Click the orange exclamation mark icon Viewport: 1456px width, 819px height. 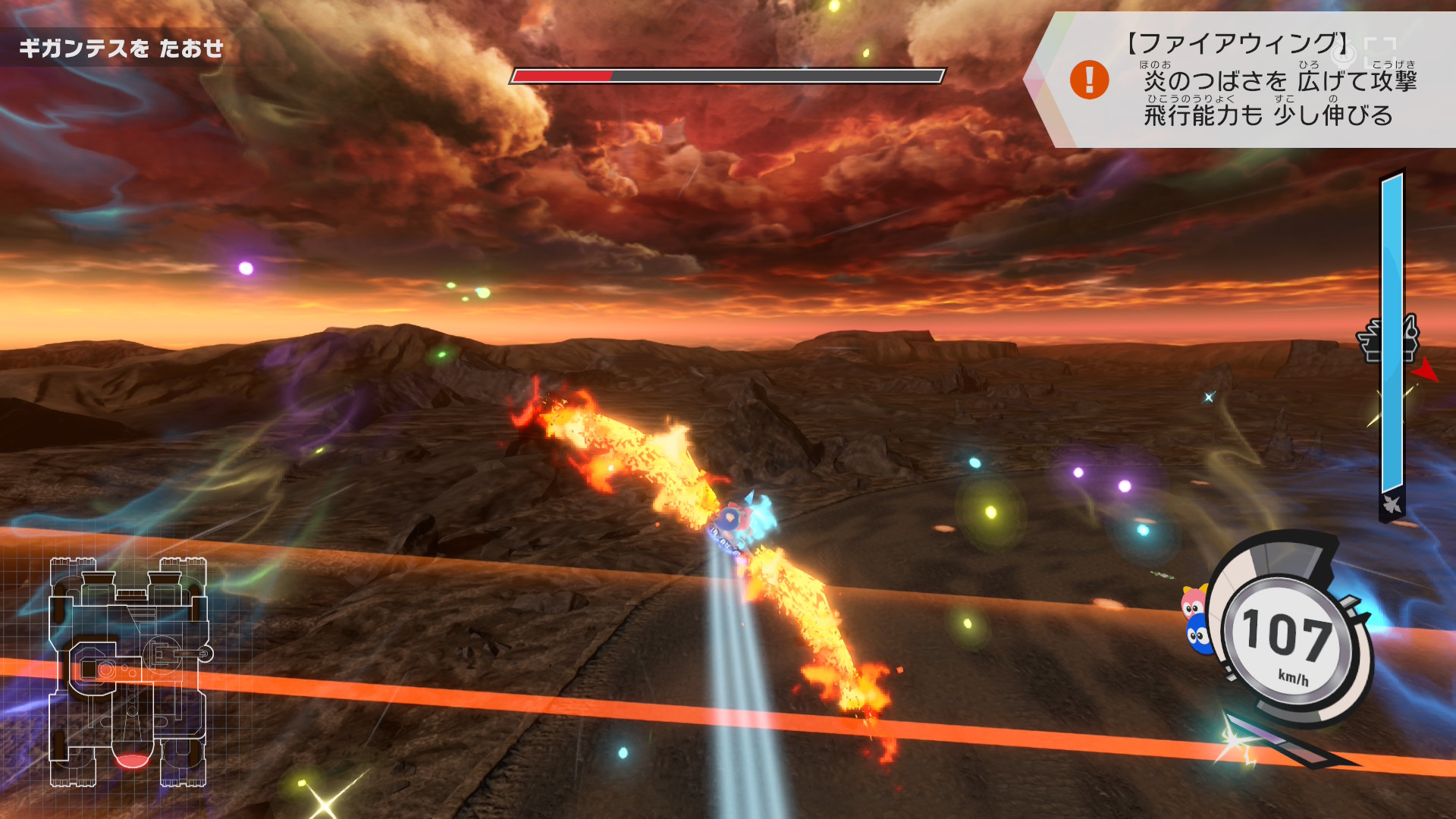(1089, 80)
